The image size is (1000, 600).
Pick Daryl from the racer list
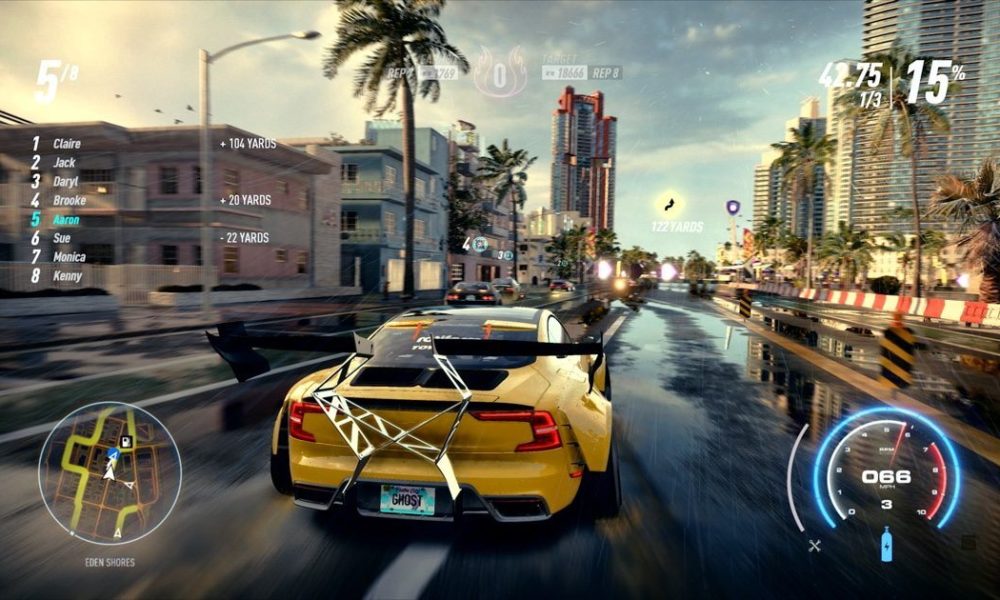(x=66, y=181)
